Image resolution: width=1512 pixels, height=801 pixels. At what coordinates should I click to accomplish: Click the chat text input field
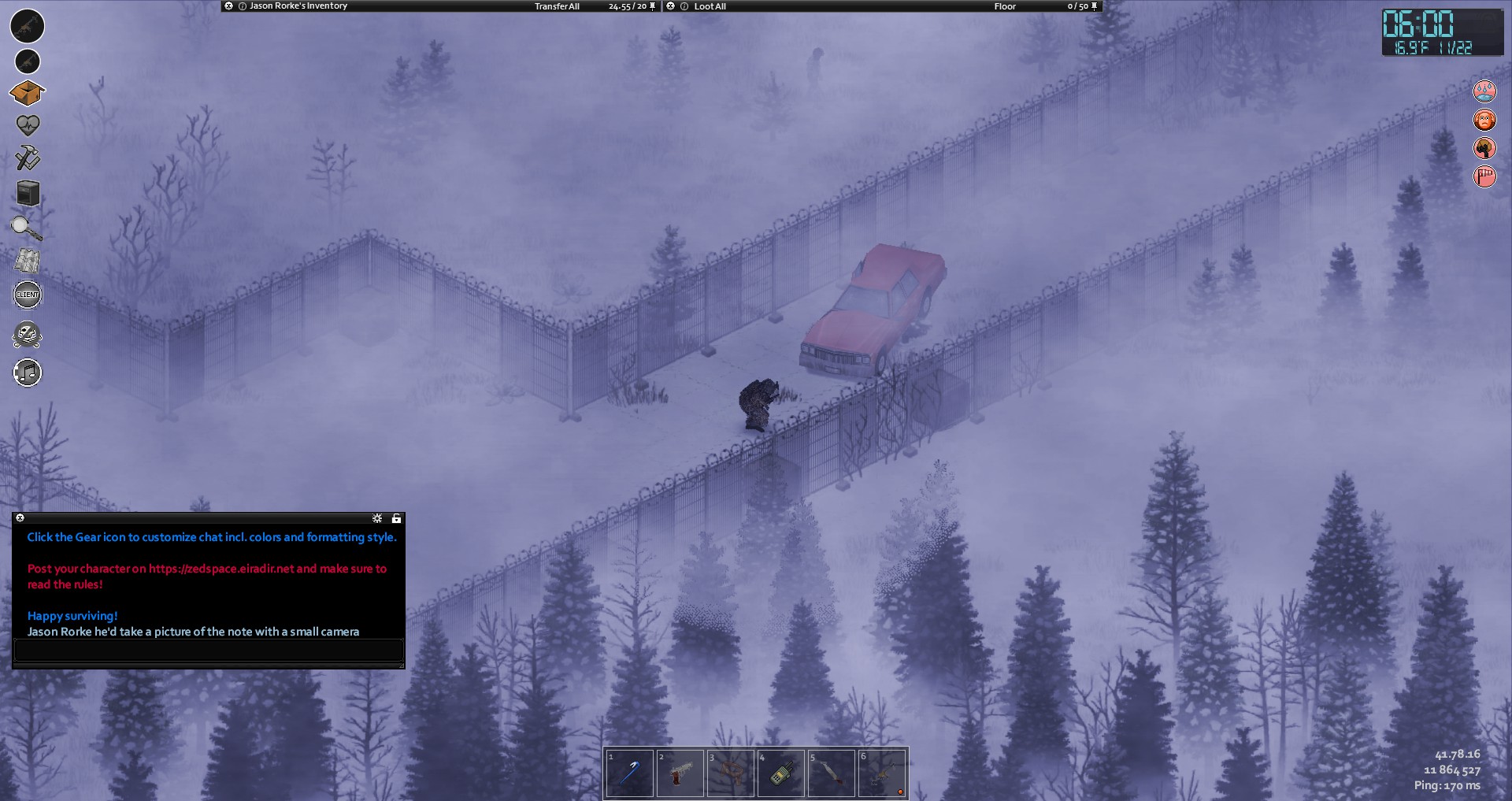209,651
